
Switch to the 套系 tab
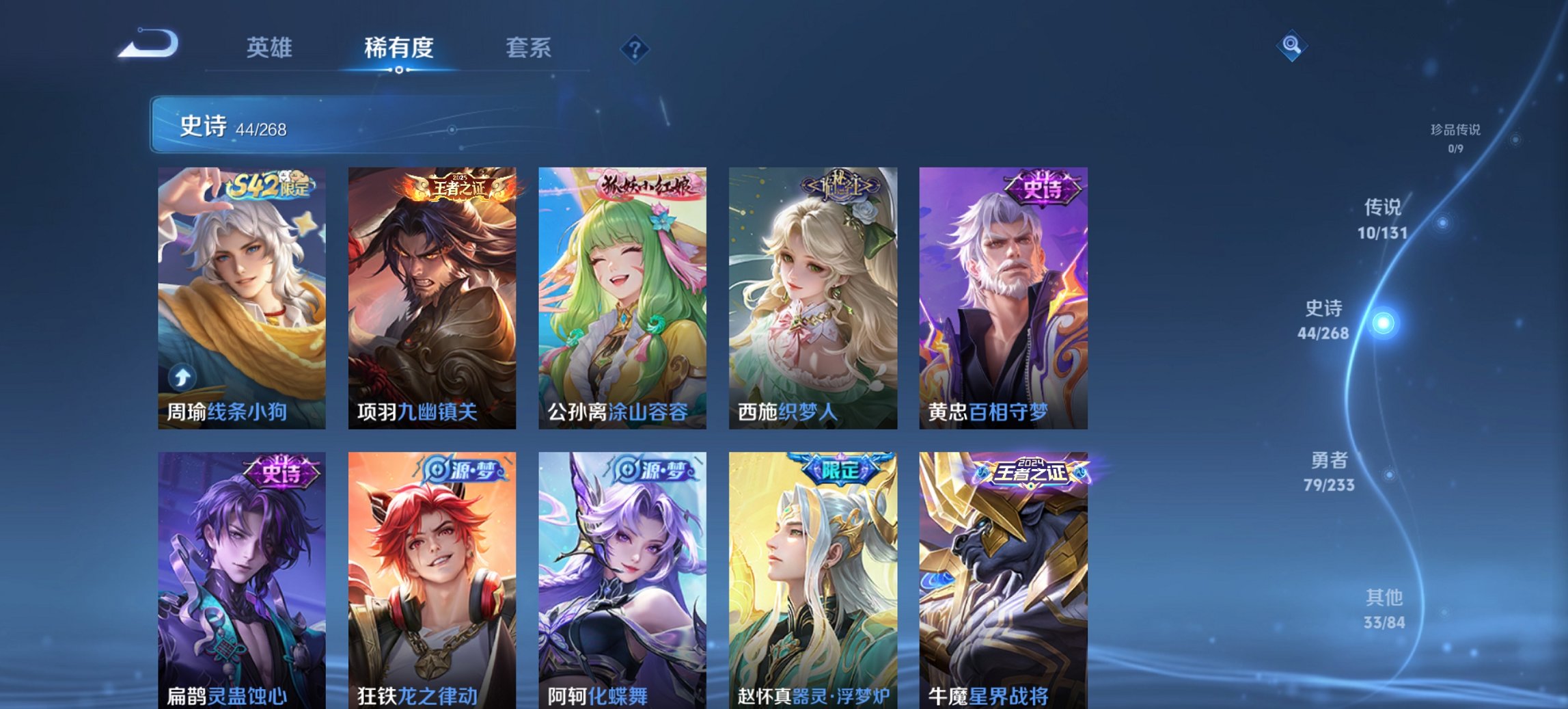(528, 48)
